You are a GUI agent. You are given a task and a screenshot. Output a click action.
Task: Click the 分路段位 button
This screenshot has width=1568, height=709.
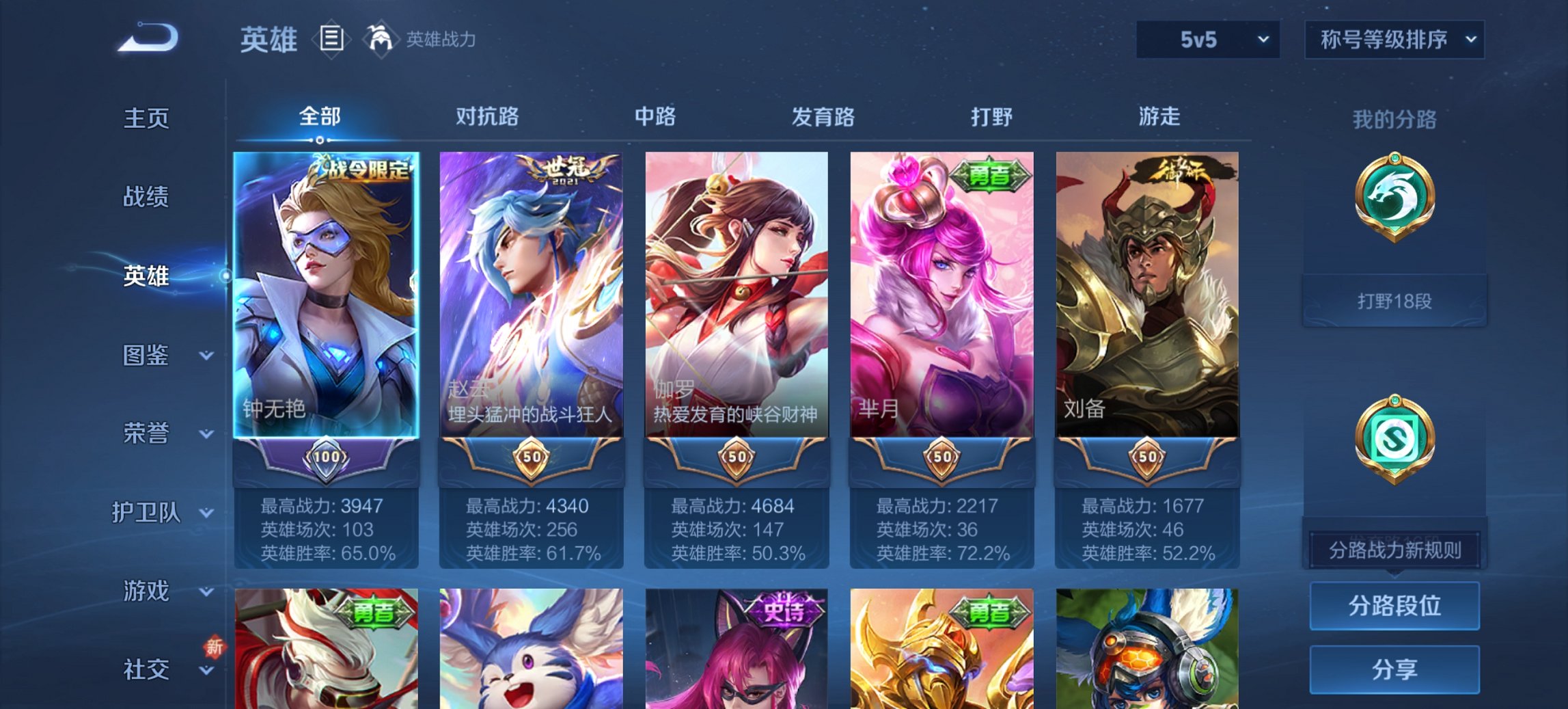tap(1394, 606)
